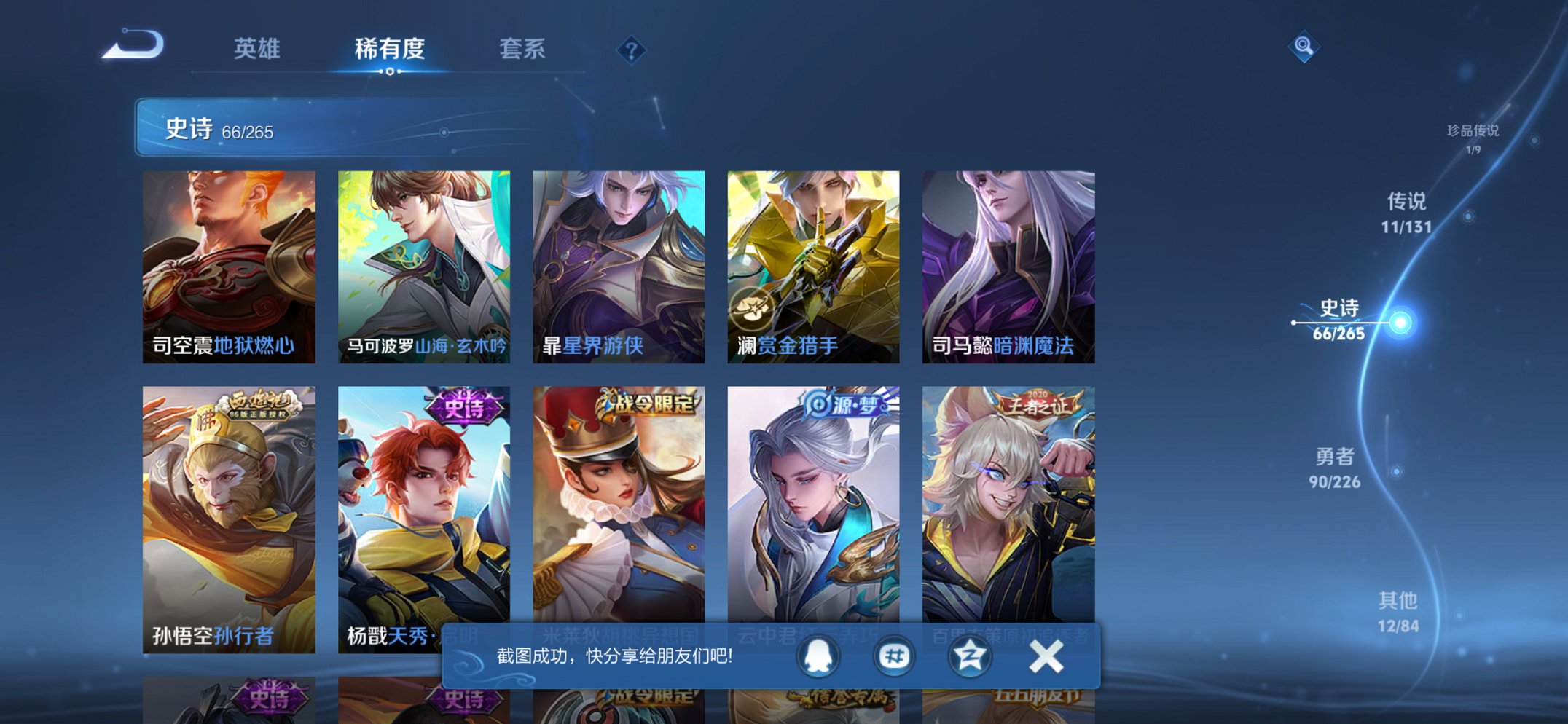Image resolution: width=1568 pixels, height=724 pixels.
Task: Dismiss the screenshot share prompt
Action: click(1045, 658)
